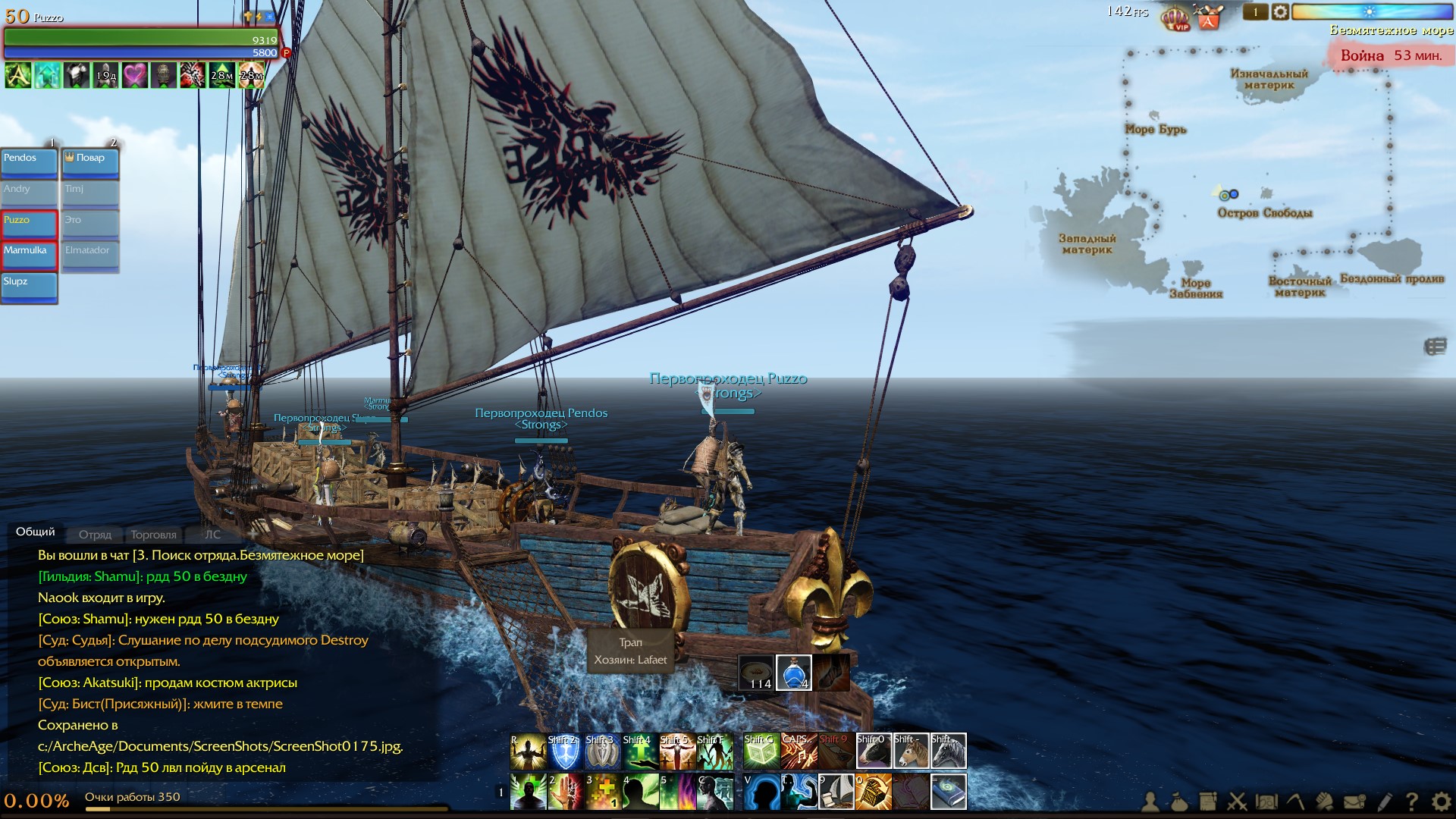
Task: Select the Повар raid frame
Action: point(90,162)
